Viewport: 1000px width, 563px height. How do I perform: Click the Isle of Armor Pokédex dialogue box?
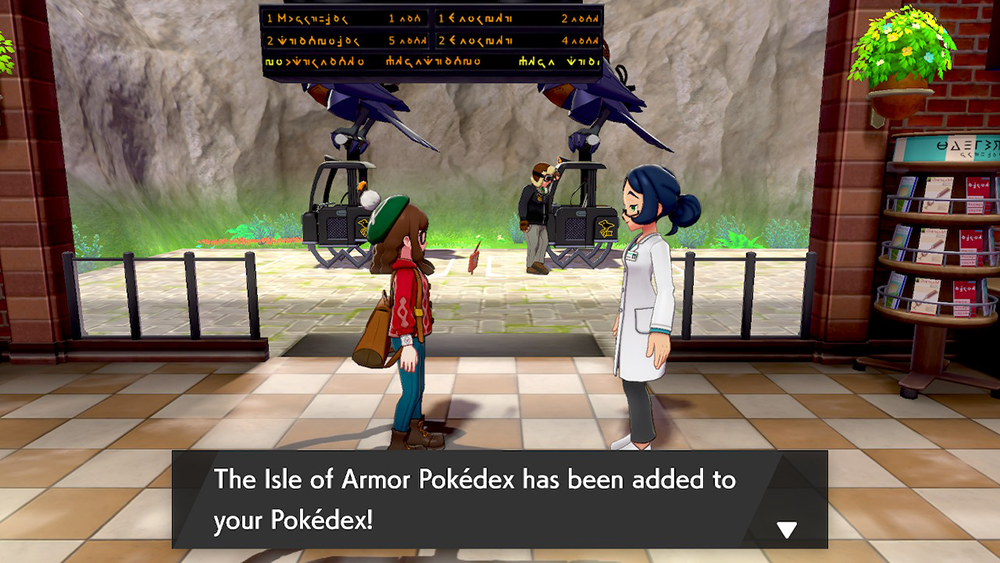tap(499, 499)
